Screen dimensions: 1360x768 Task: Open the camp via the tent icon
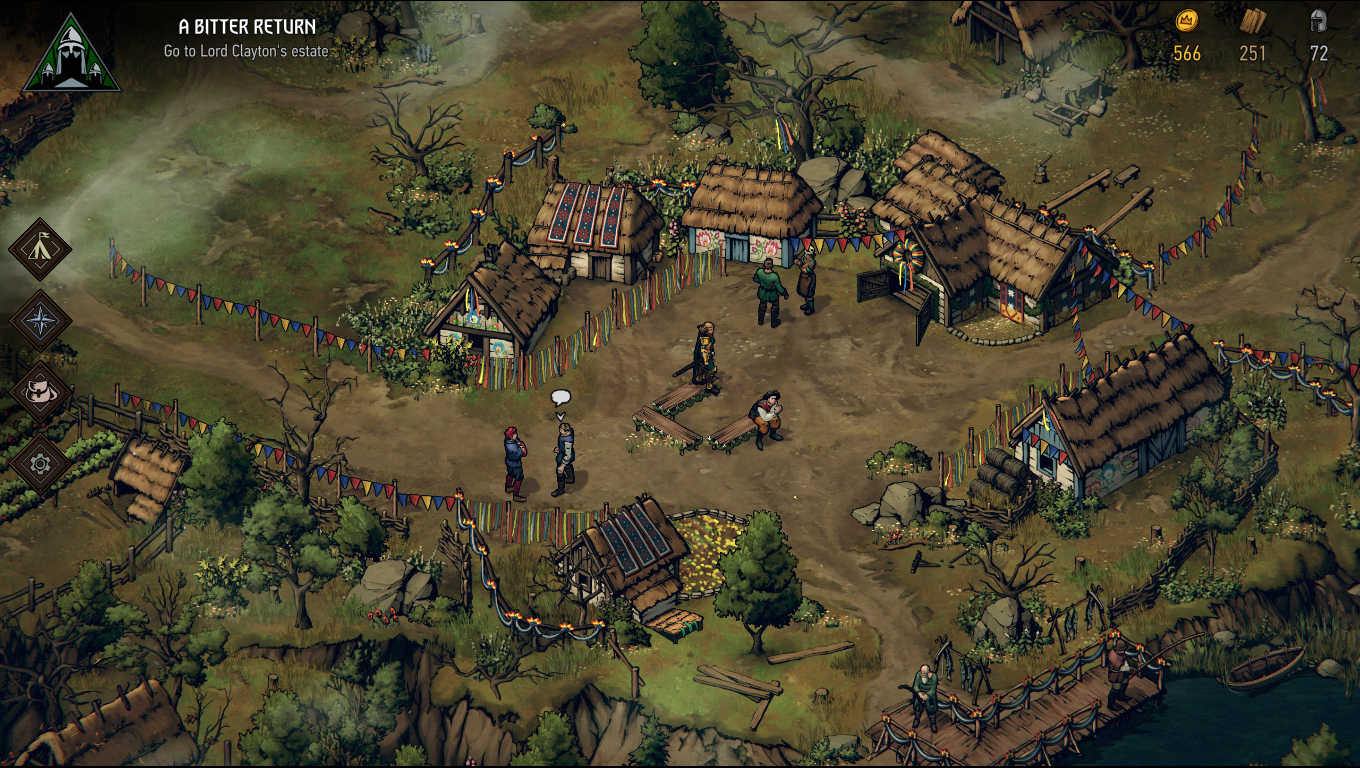pyautogui.click(x=41, y=249)
